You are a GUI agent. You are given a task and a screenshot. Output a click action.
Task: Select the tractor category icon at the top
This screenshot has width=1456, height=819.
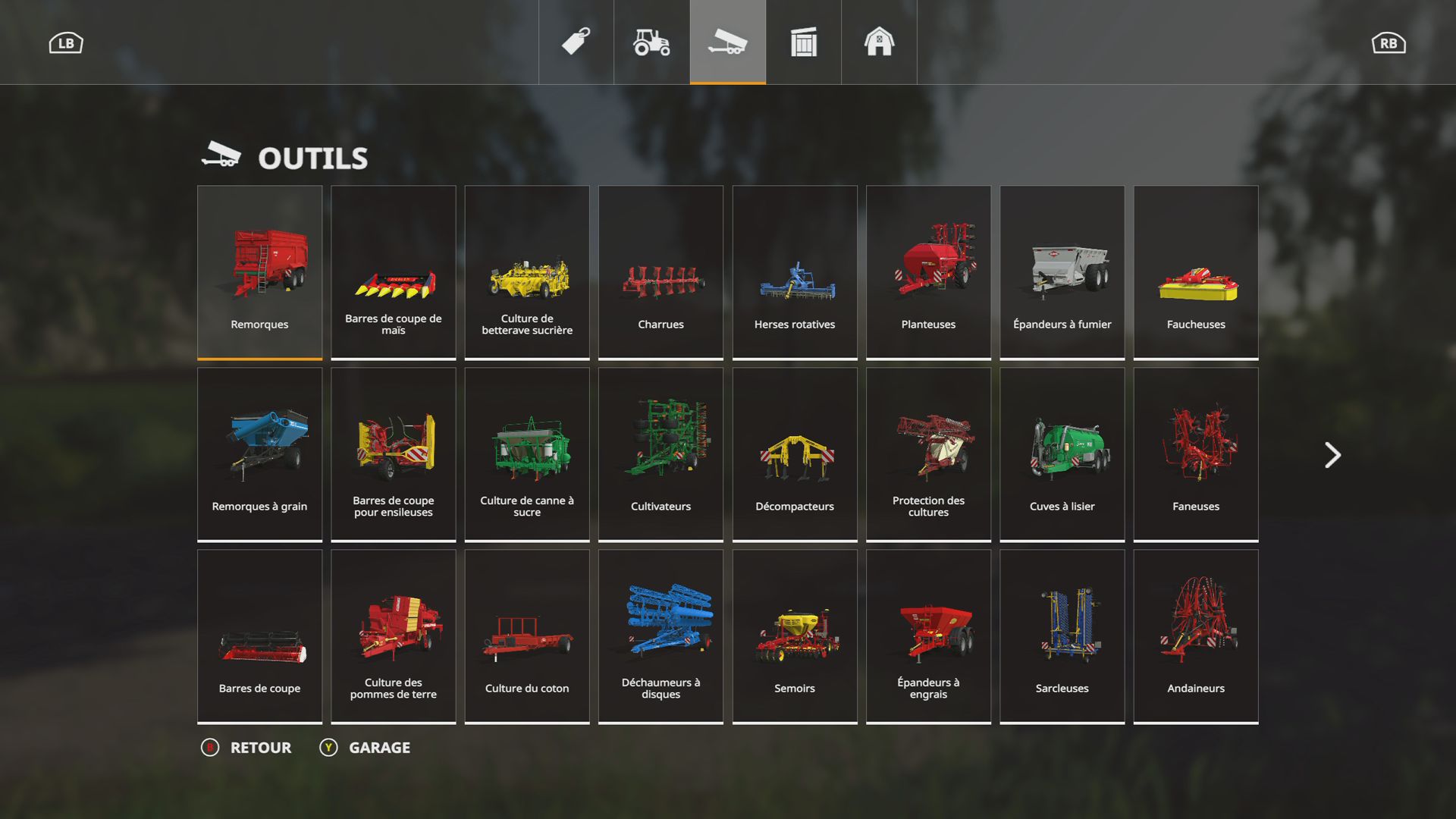651,43
